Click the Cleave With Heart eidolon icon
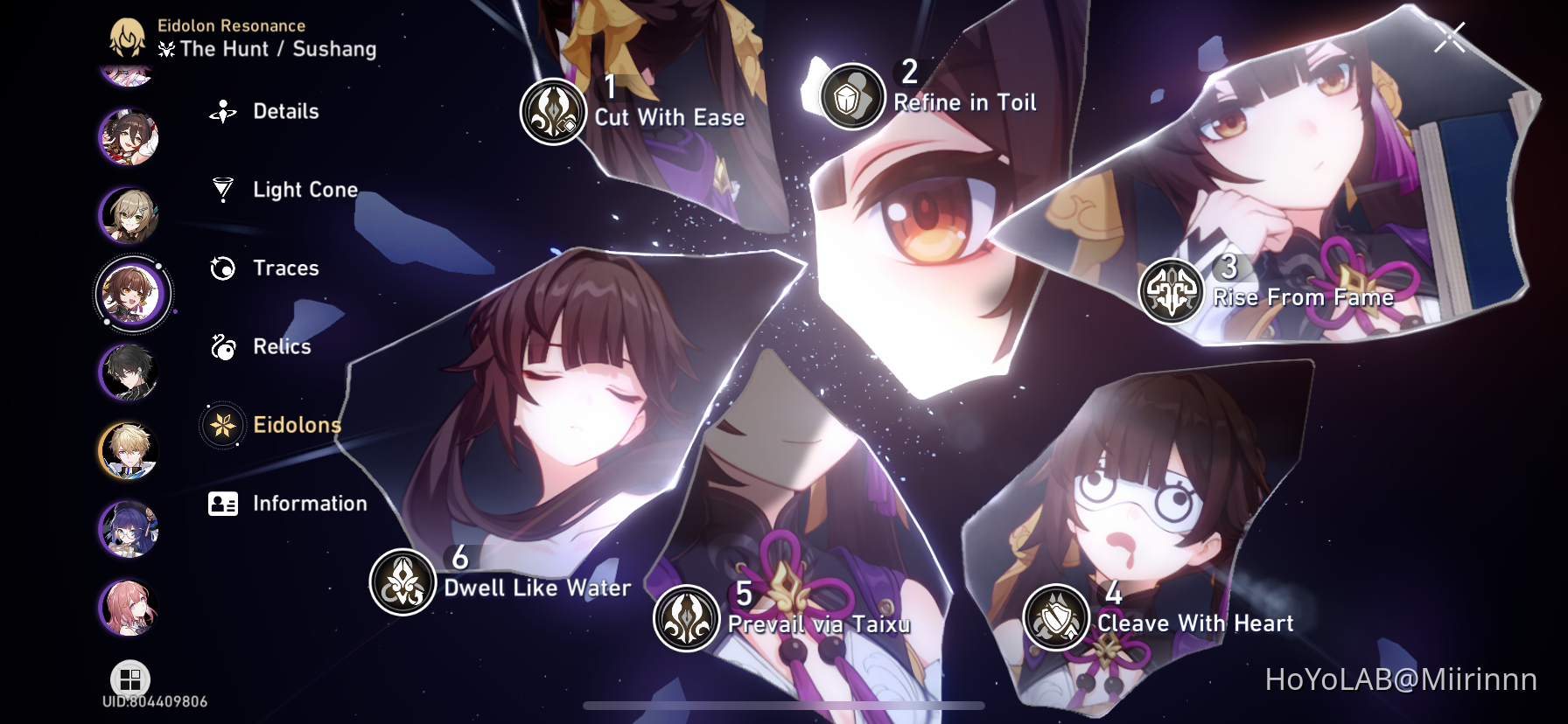 point(1055,620)
